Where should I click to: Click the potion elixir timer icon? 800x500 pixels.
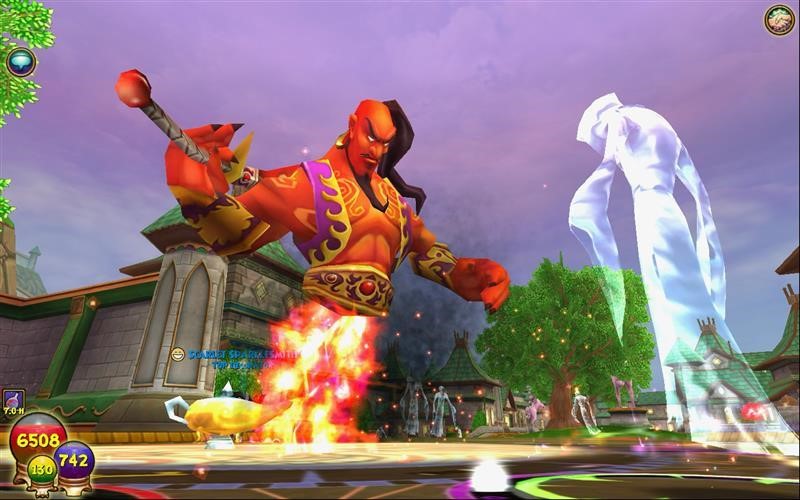point(14,400)
